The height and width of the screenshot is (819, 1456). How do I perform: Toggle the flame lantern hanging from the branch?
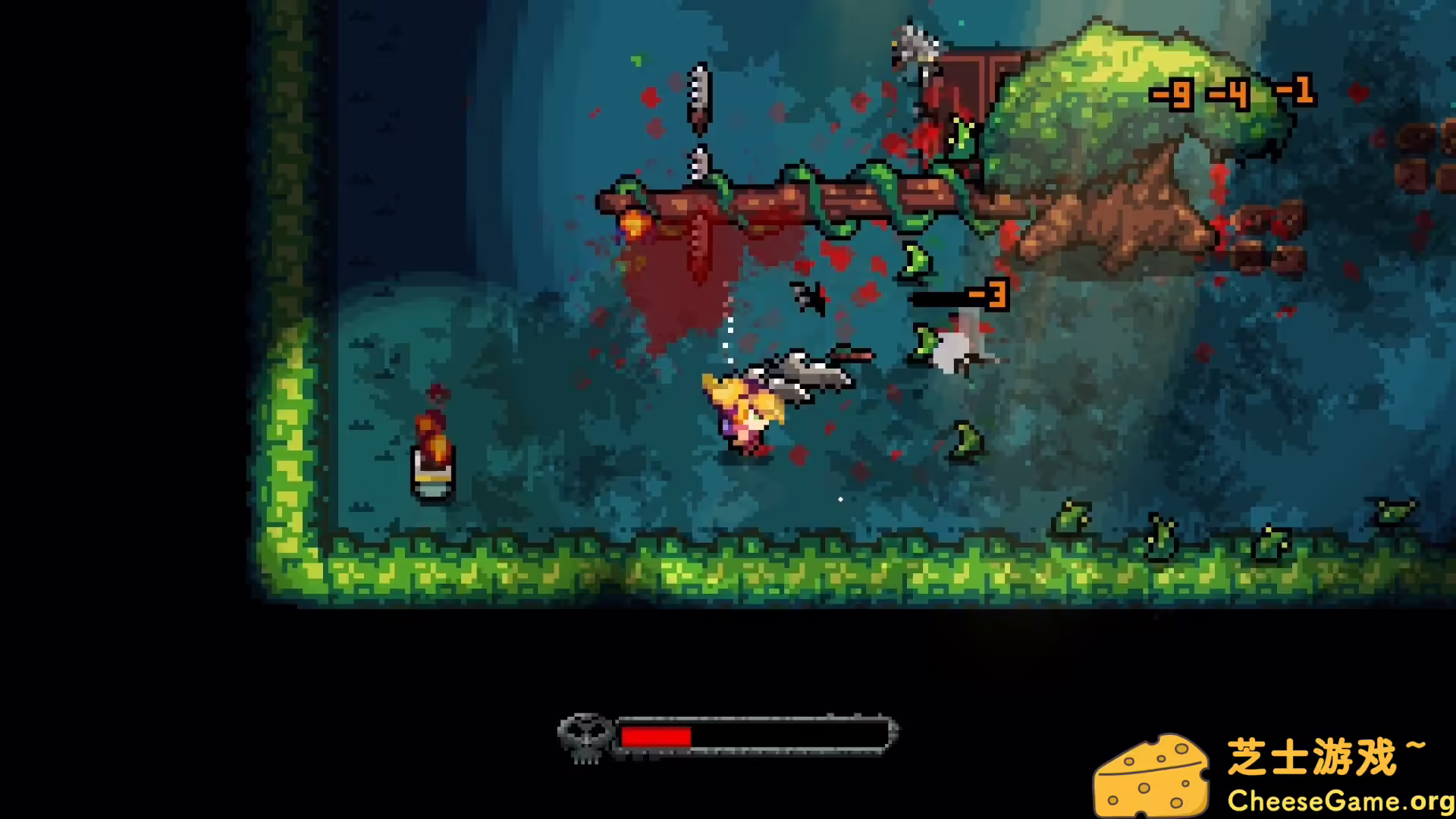click(x=635, y=224)
